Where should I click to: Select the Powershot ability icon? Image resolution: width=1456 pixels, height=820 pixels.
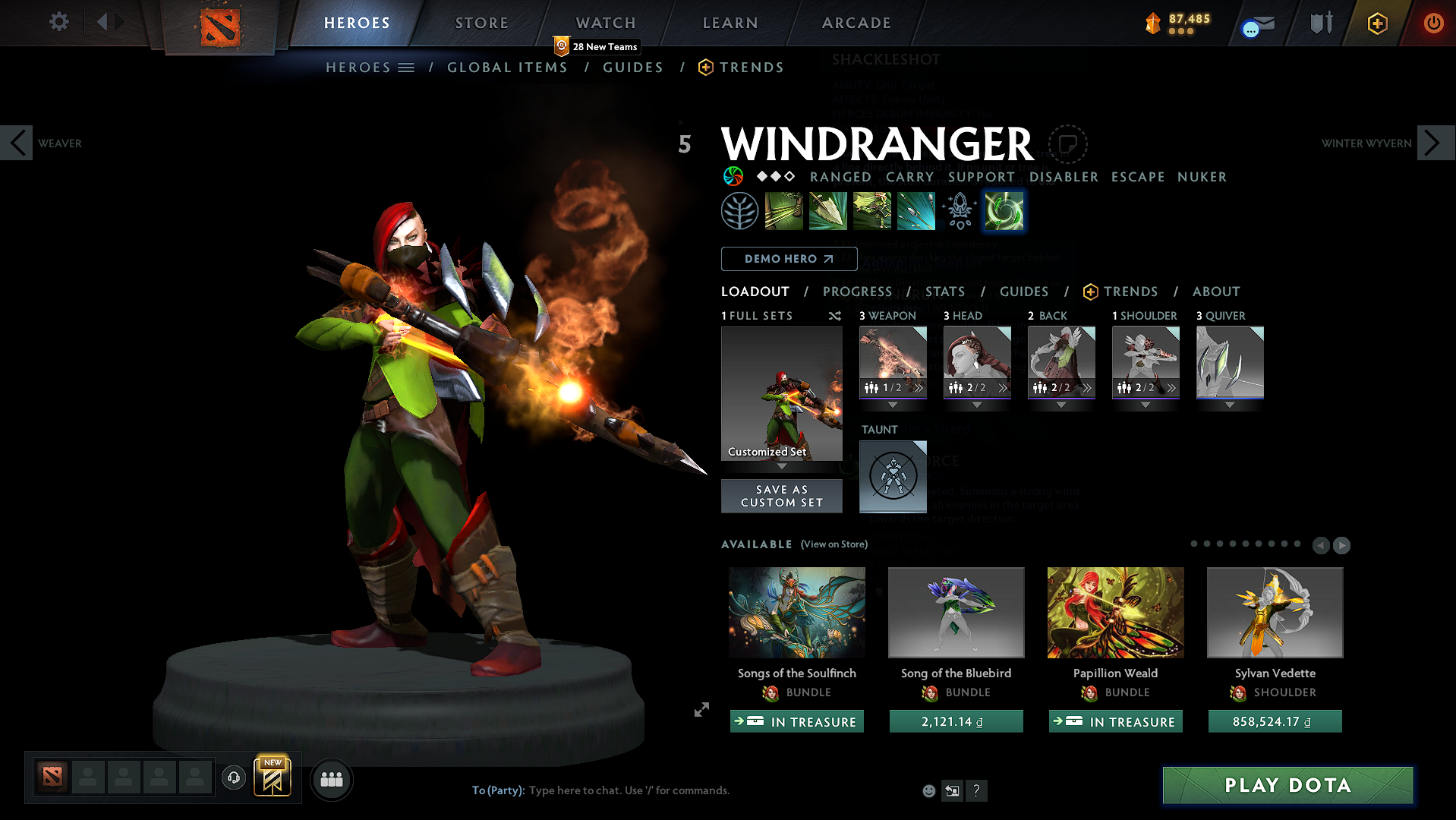(x=827, y=210)
